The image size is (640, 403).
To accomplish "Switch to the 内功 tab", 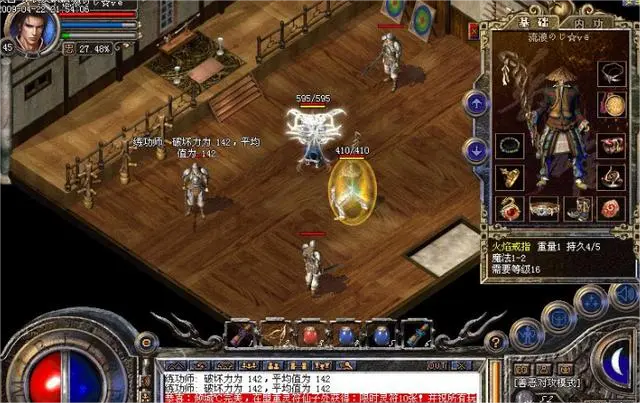I will (x=583, y=23).
